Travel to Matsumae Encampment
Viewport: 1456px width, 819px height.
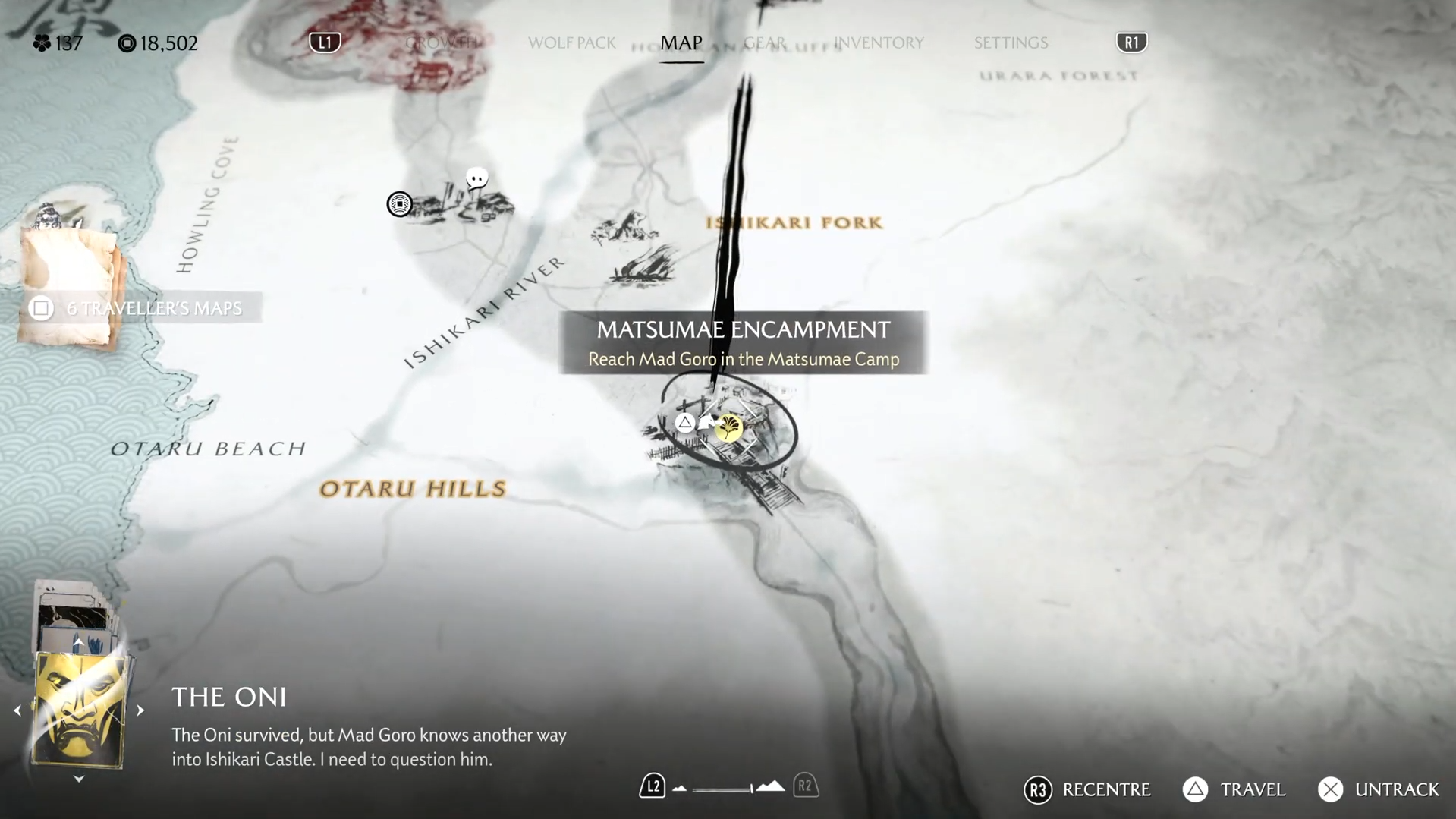coord(1234,789)
